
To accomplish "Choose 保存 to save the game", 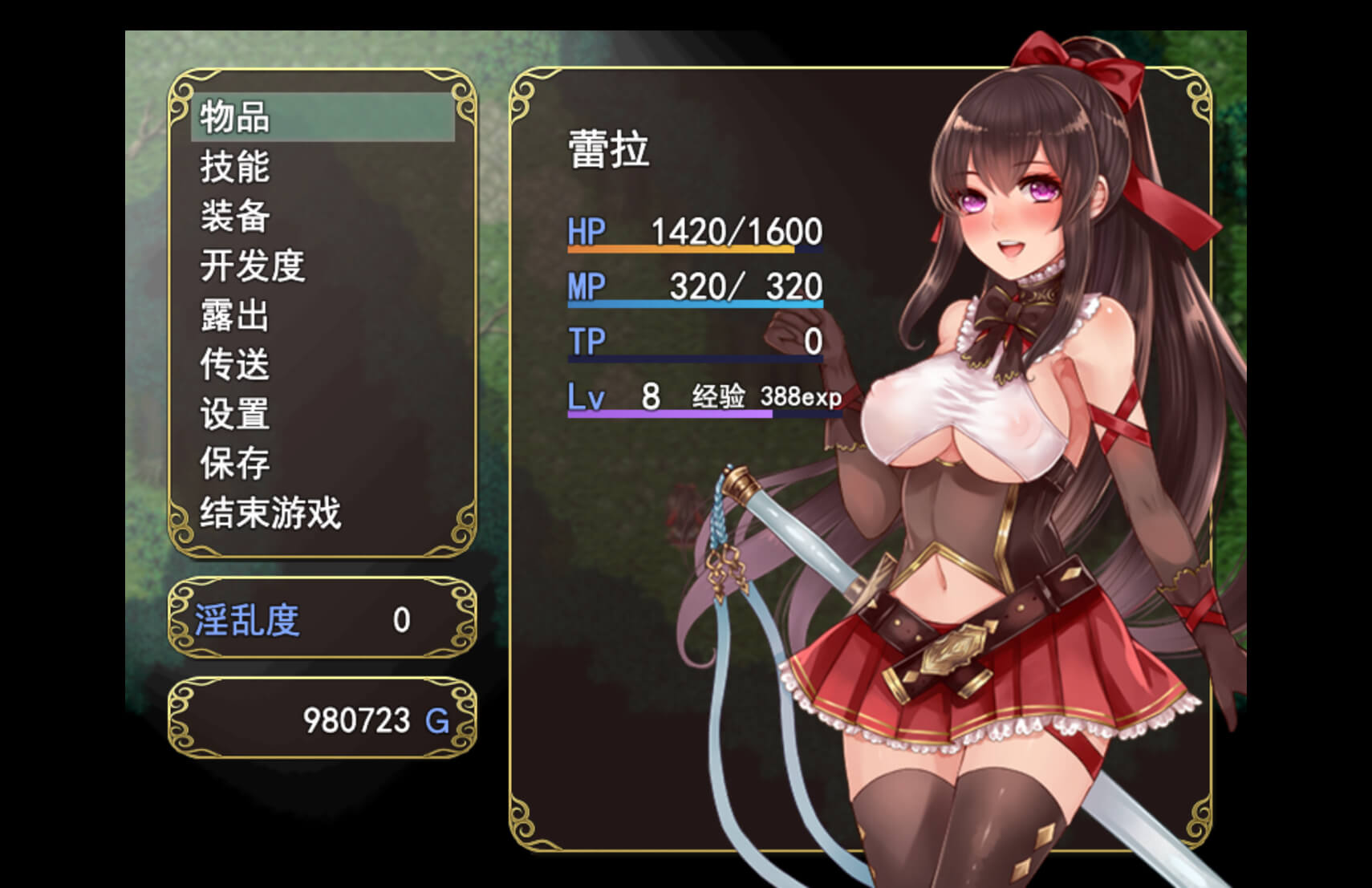I will click(x=236, y=464).
